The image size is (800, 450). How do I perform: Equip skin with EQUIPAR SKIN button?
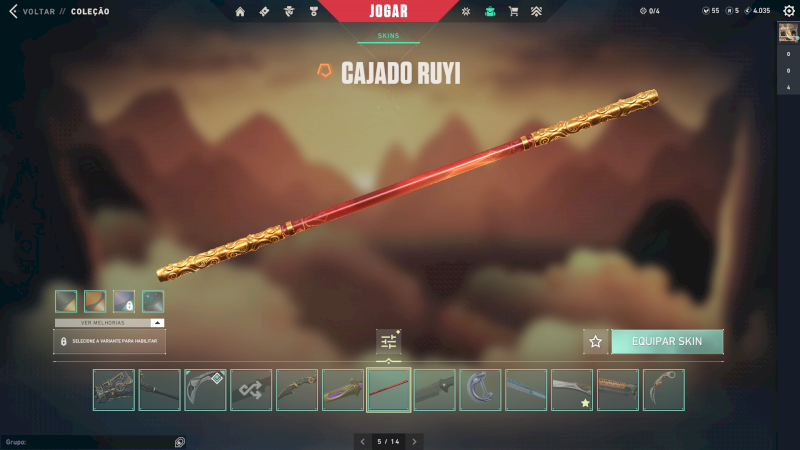(666, 341)
